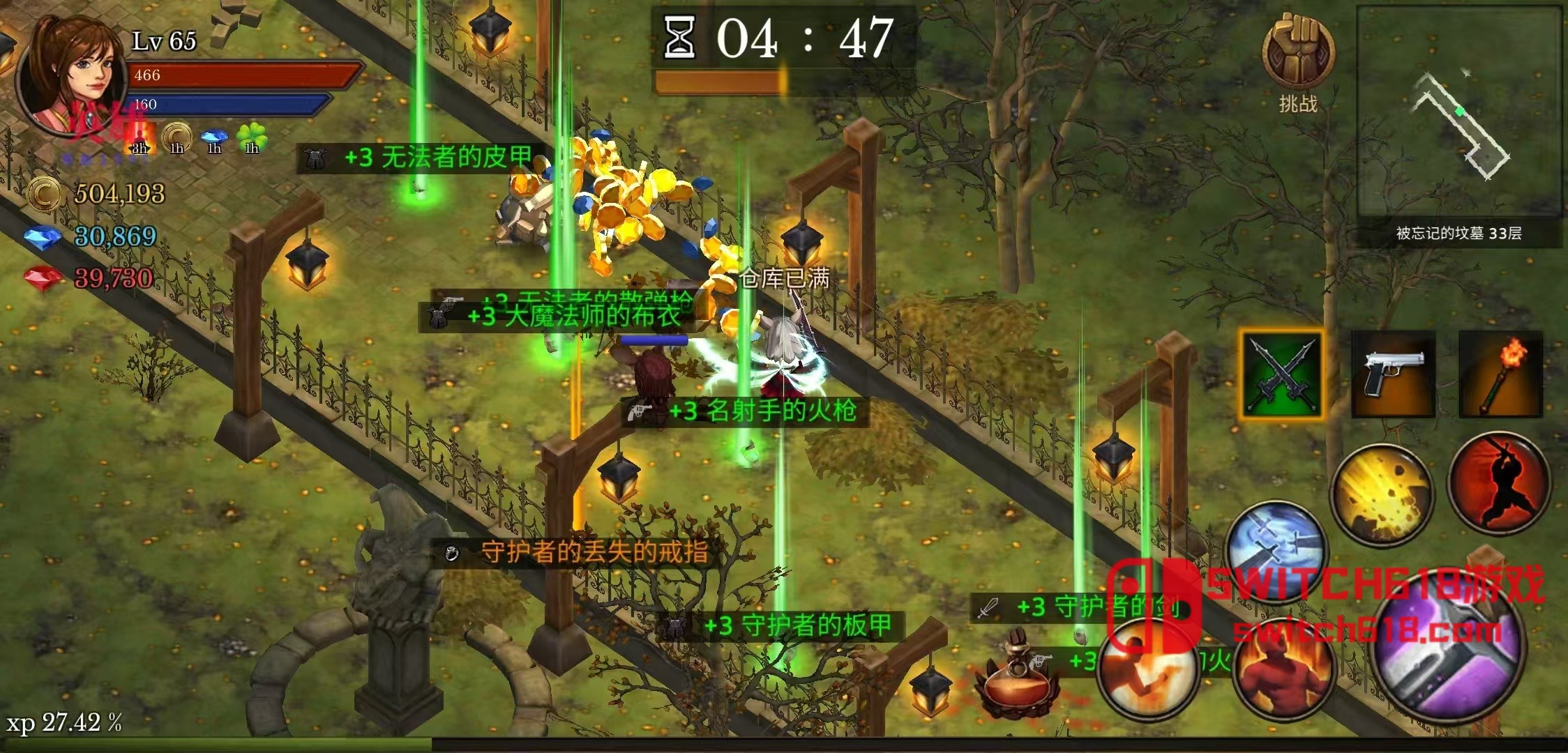The image size is (1568, 753).
Task: Activate the yellow ground smash skill
Action: click(1382, 494)
